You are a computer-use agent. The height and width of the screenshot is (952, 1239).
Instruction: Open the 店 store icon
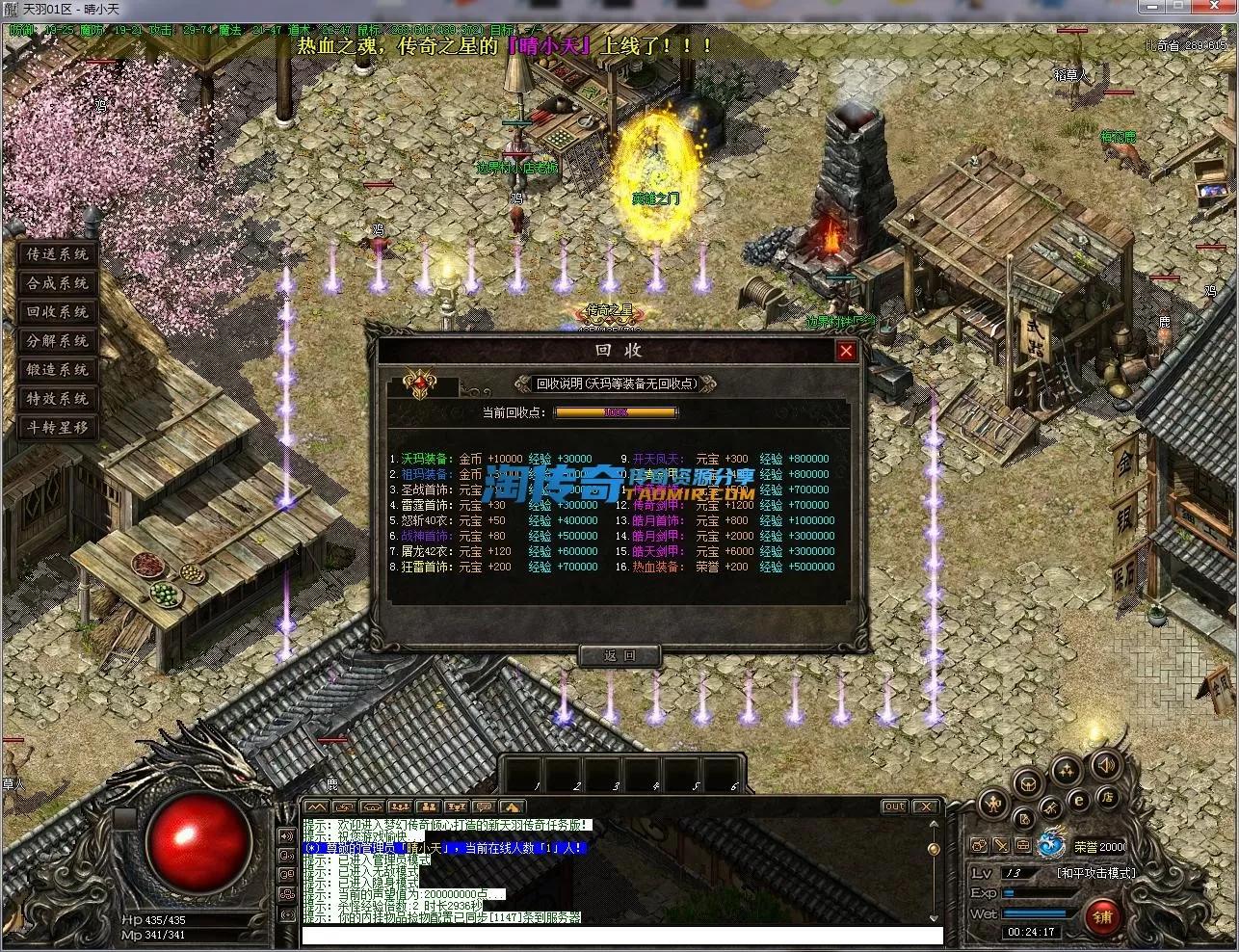pyautogui.click(x=1108, y=798)
